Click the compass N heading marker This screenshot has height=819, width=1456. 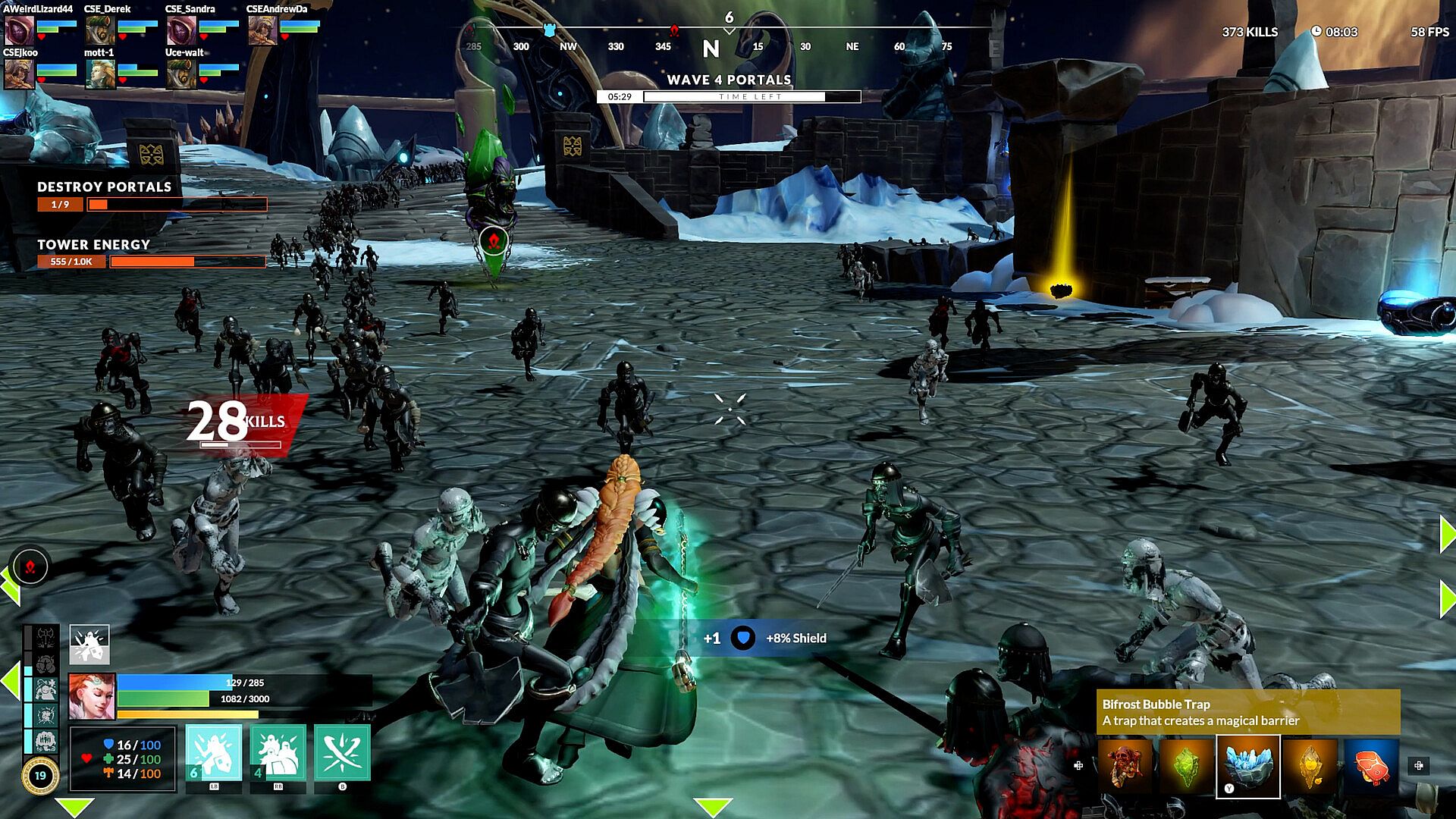711,49
